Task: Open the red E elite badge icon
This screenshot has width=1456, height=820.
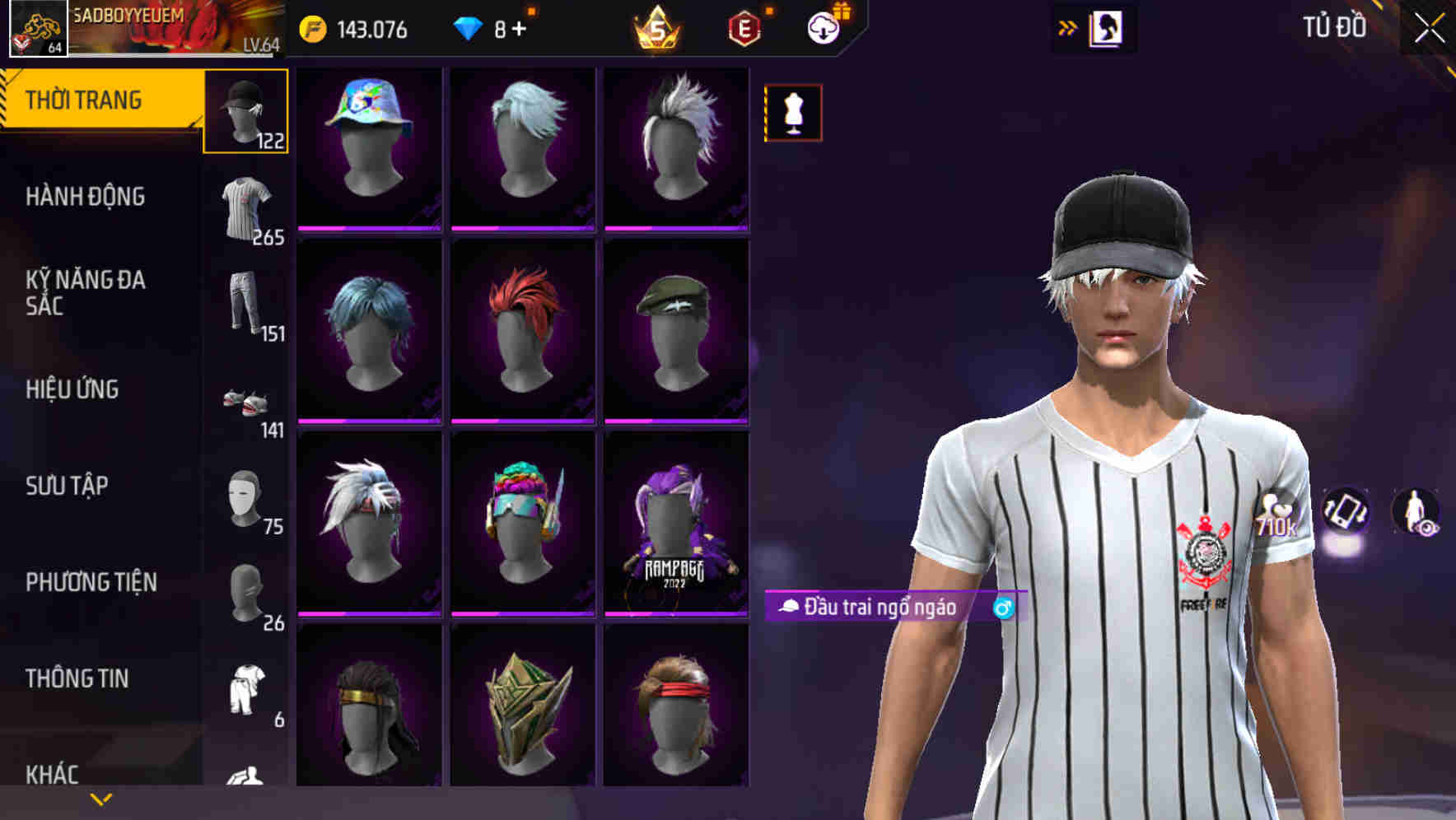Action: (741, 26)
